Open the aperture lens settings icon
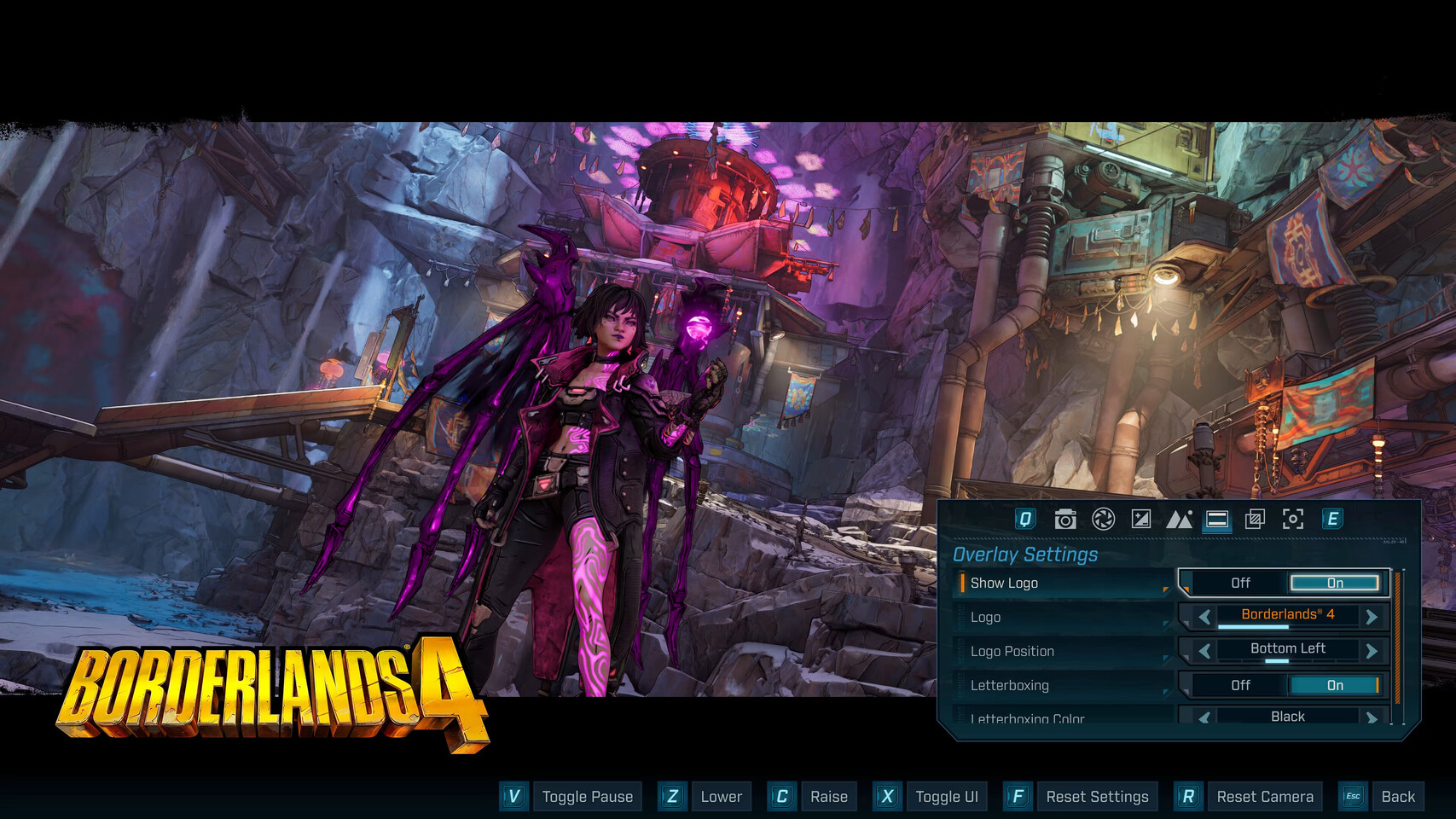The width and height of the screenshot is (1456, 819). (x=1103, y=519)
